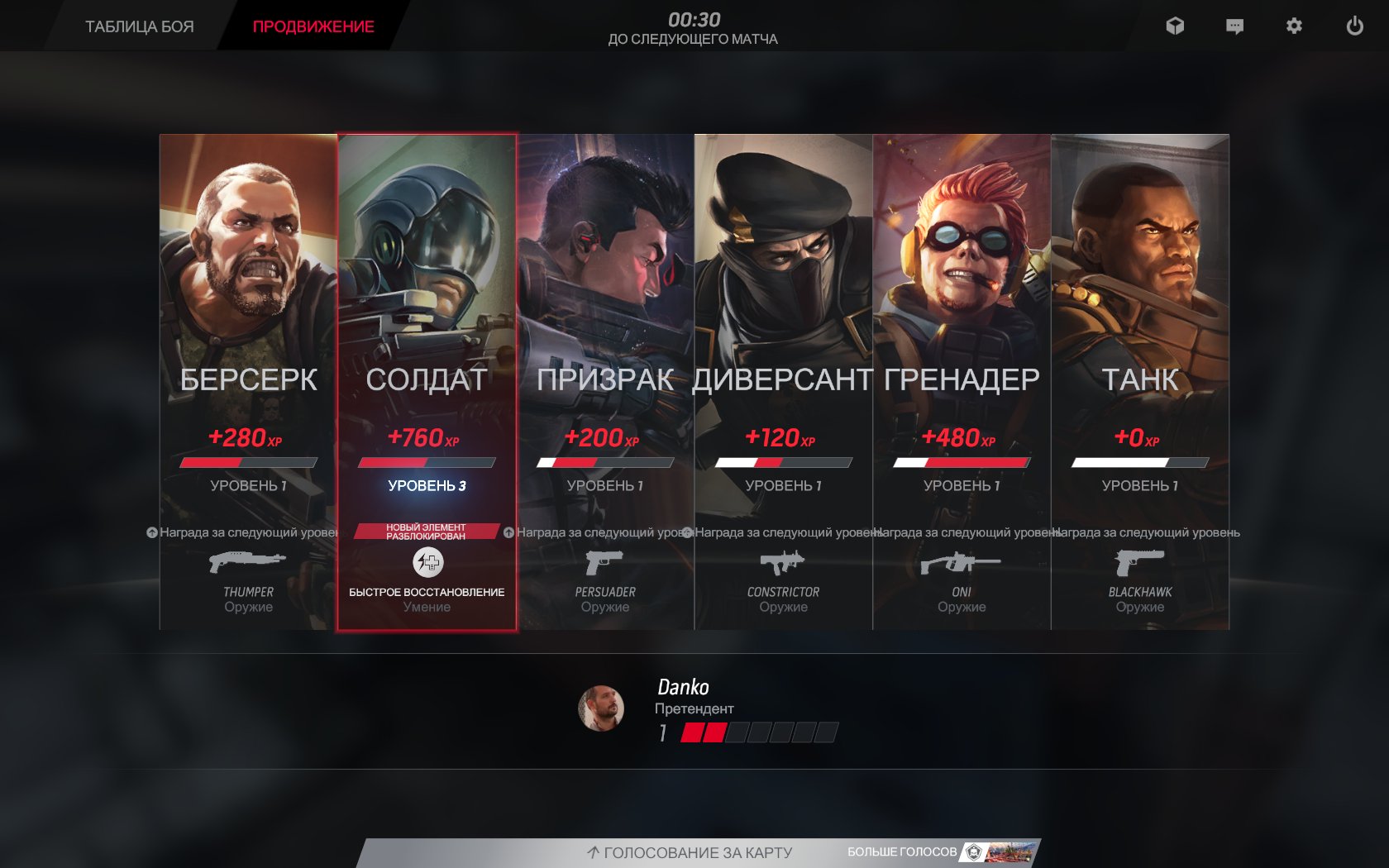This screenshot has width=1389, height=868.
Task: Expand next-level reward for БЕРСЕРК
Action: pyautogui.click(x=152, y=533)
